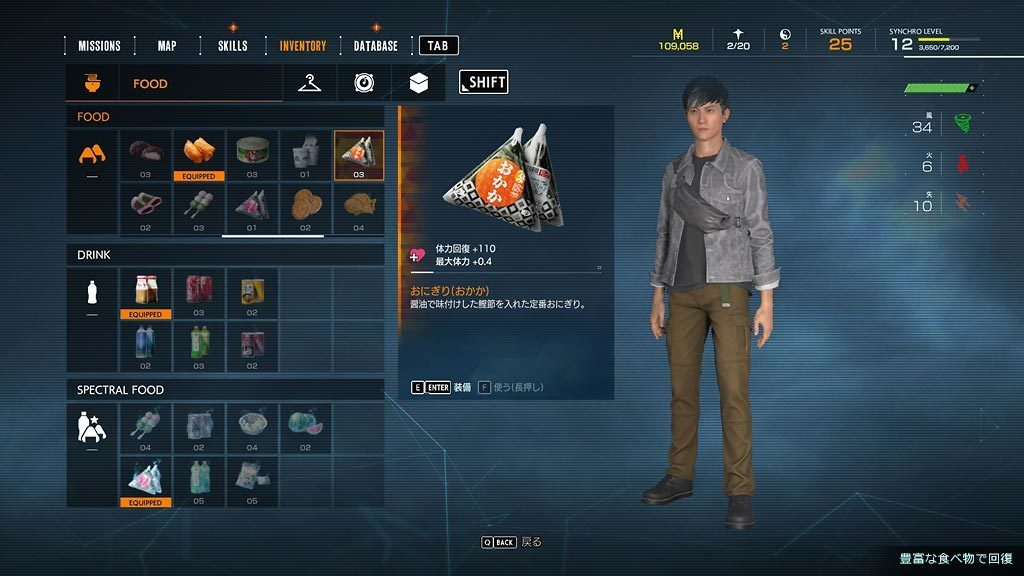Choose the green tea bottles drink
The image size is (1024, 576).
pos(199,344)
